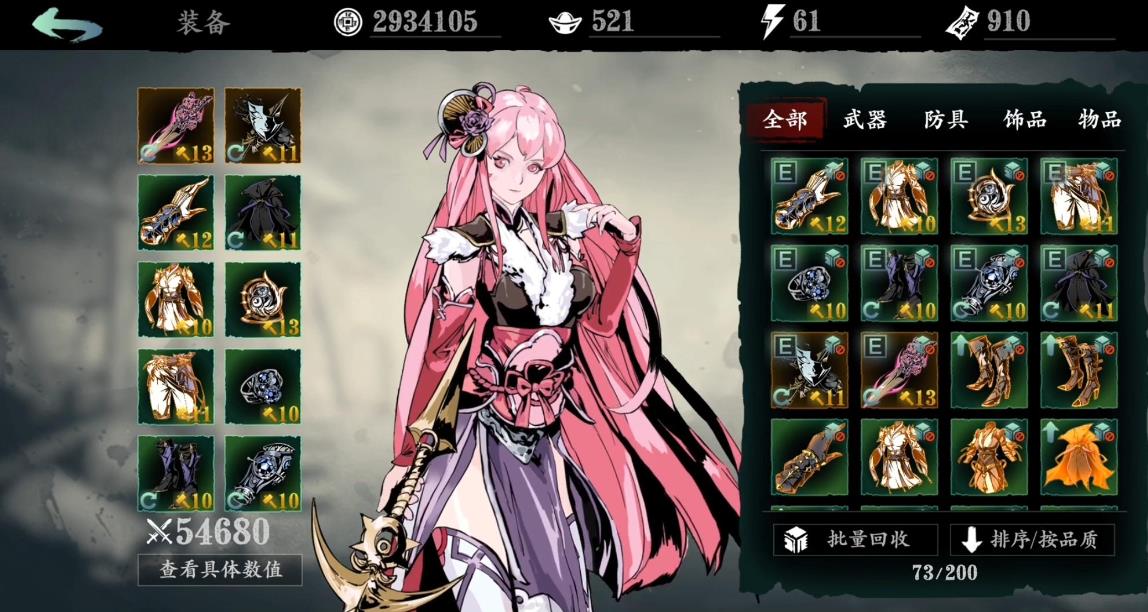Select the equipped purple boots slot
The image size is (1148, 612).
coord(176,473)
